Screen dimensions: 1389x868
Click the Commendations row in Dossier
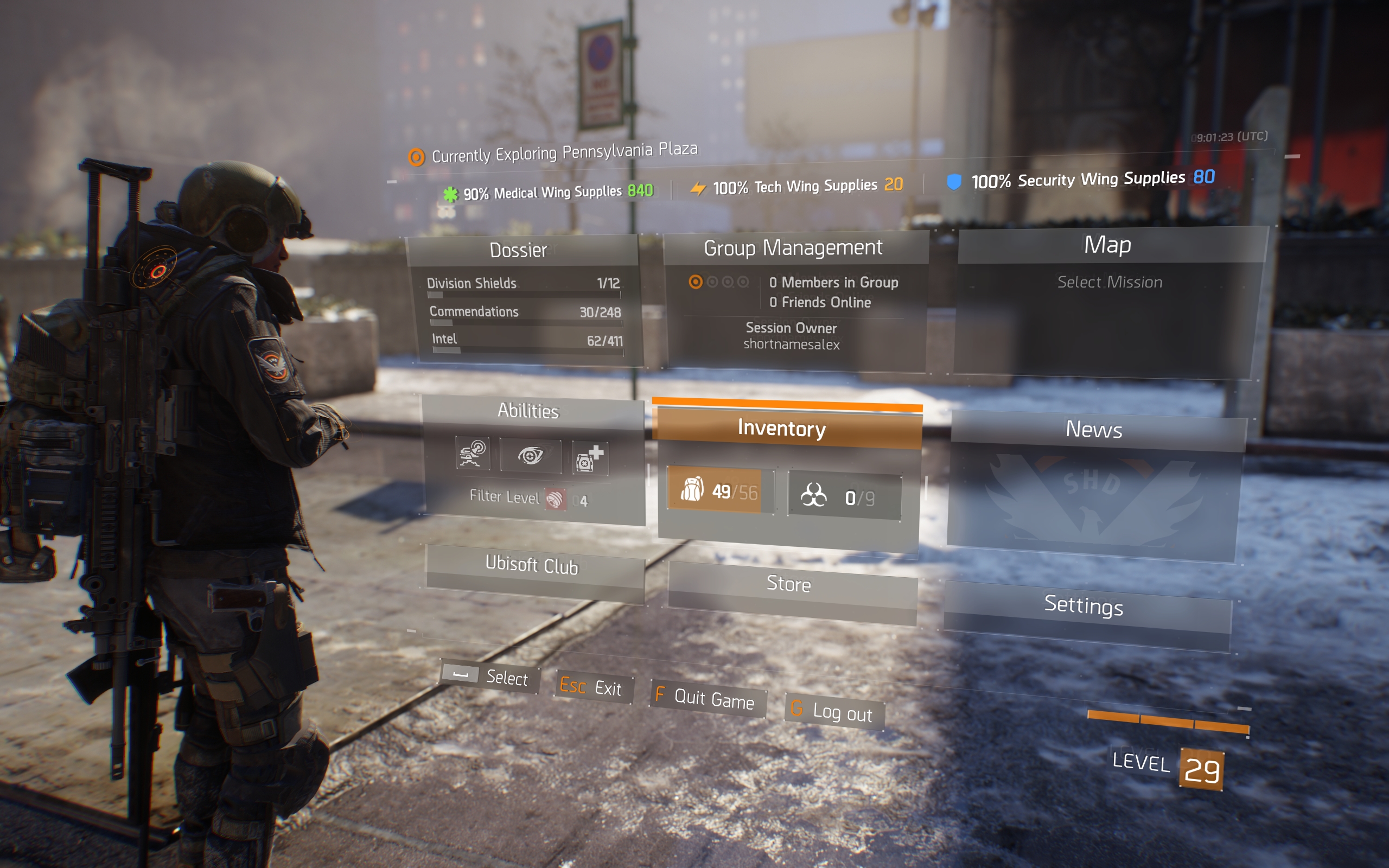pyautogui.click(x=525, y=312)
